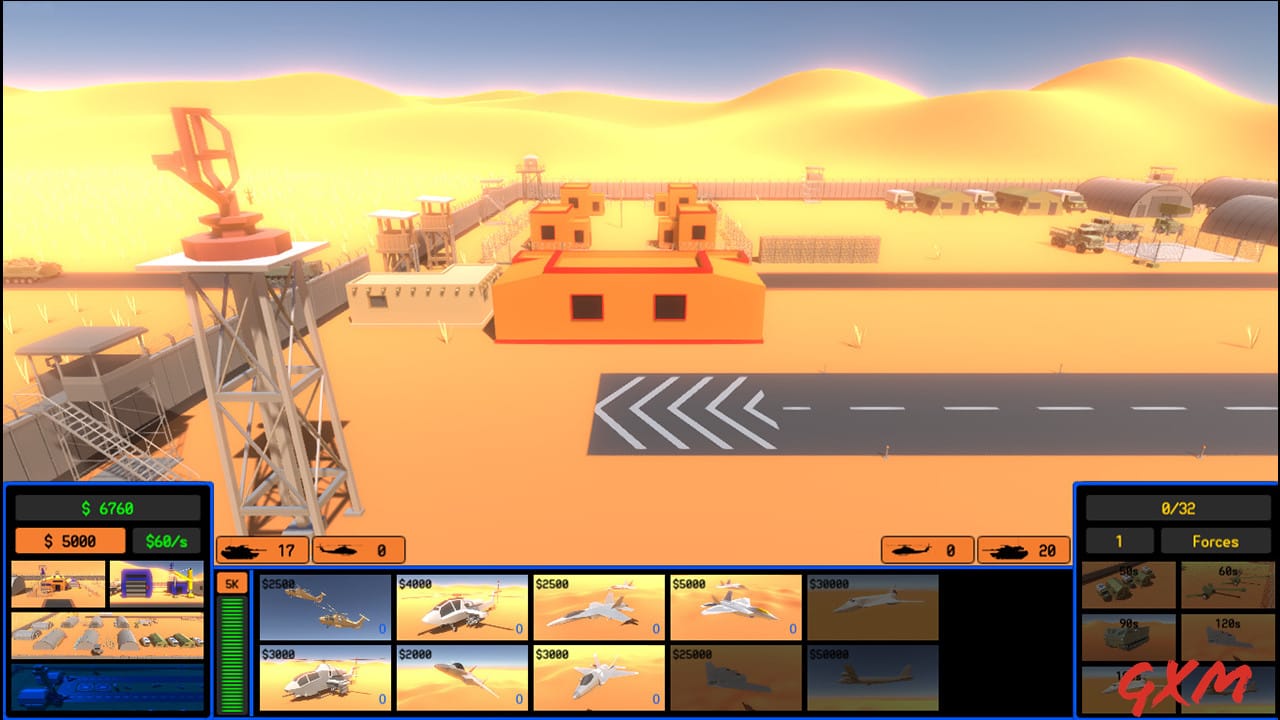The width and height of the screenshot is (1280, 720).
Task: Pick the $2000 light jet icon
Action: point(460,680)
